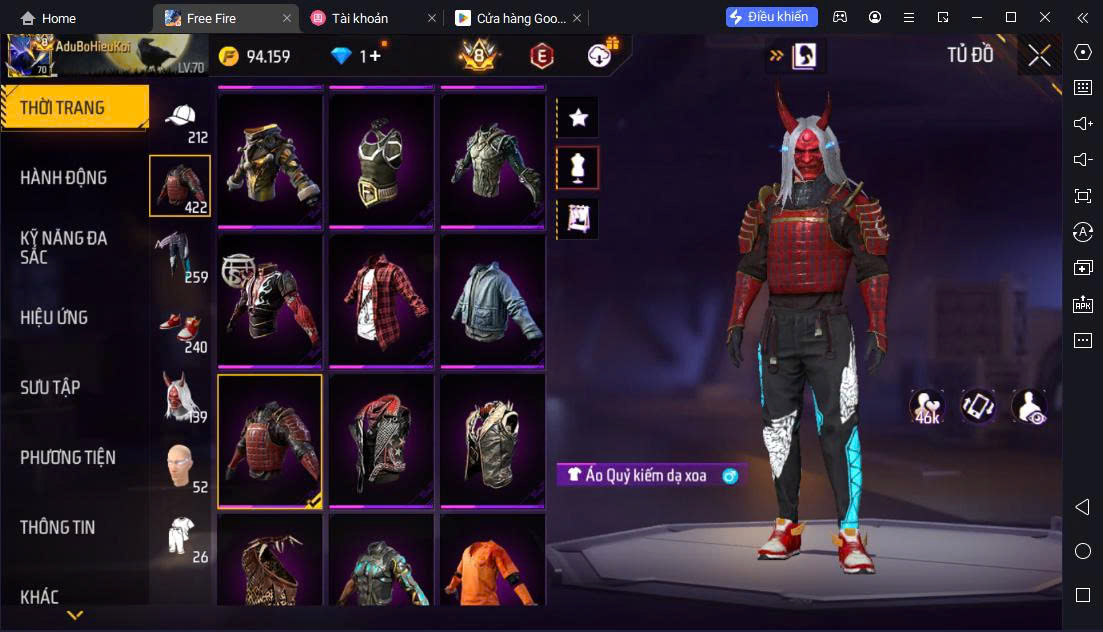This screenshot has height=632, width=1103.
Task: Choose the white cap headwear subcategory
Action: click(x=180, y=120)
